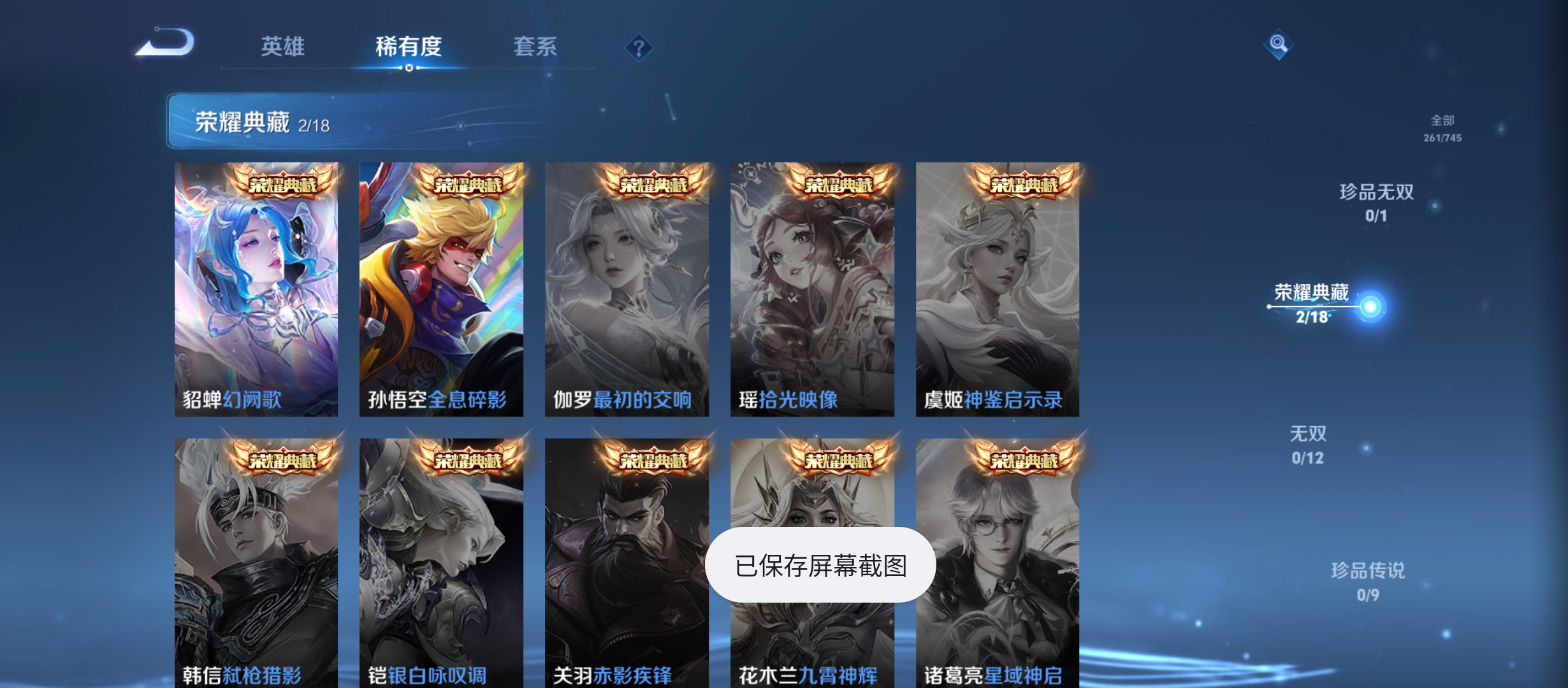Switch to the 英雄 tab
The width and height of the screenshot is (1568, 688).
click(x=282, y=47)
